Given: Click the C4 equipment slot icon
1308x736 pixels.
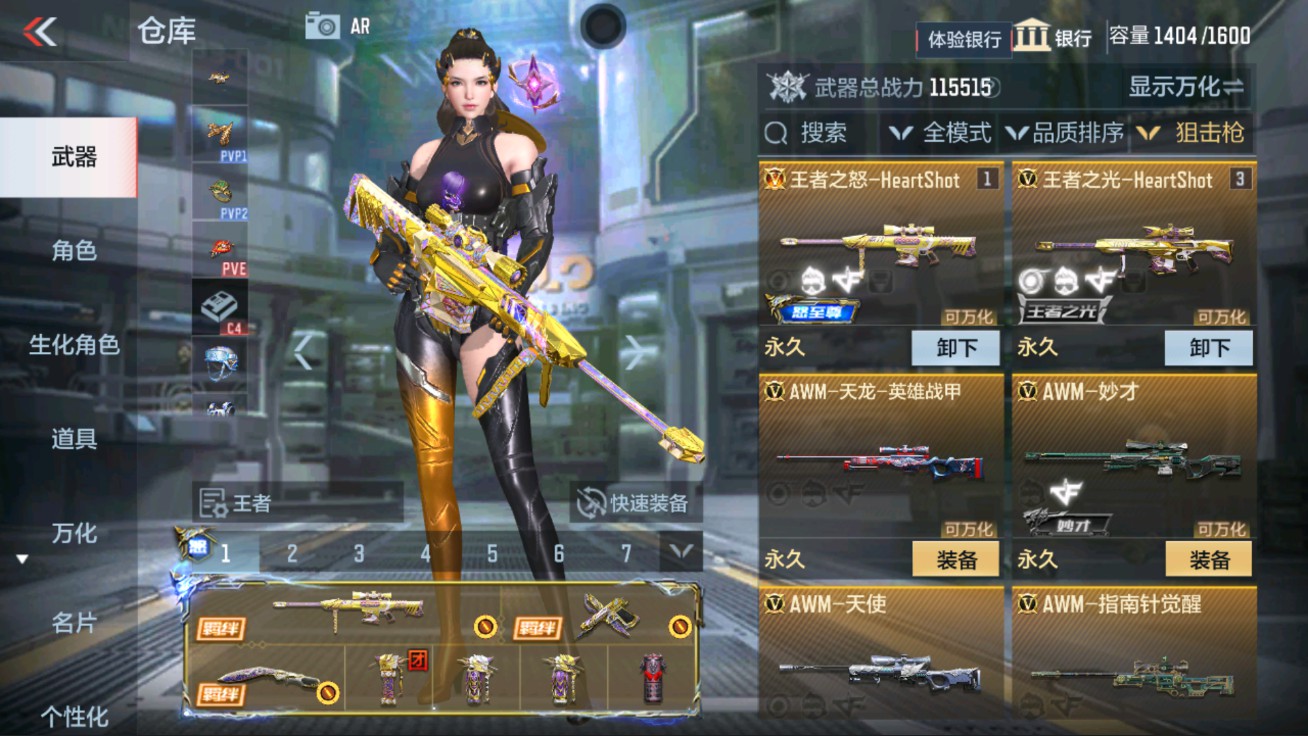Looking at the screenshot, I should coord(221,302).
